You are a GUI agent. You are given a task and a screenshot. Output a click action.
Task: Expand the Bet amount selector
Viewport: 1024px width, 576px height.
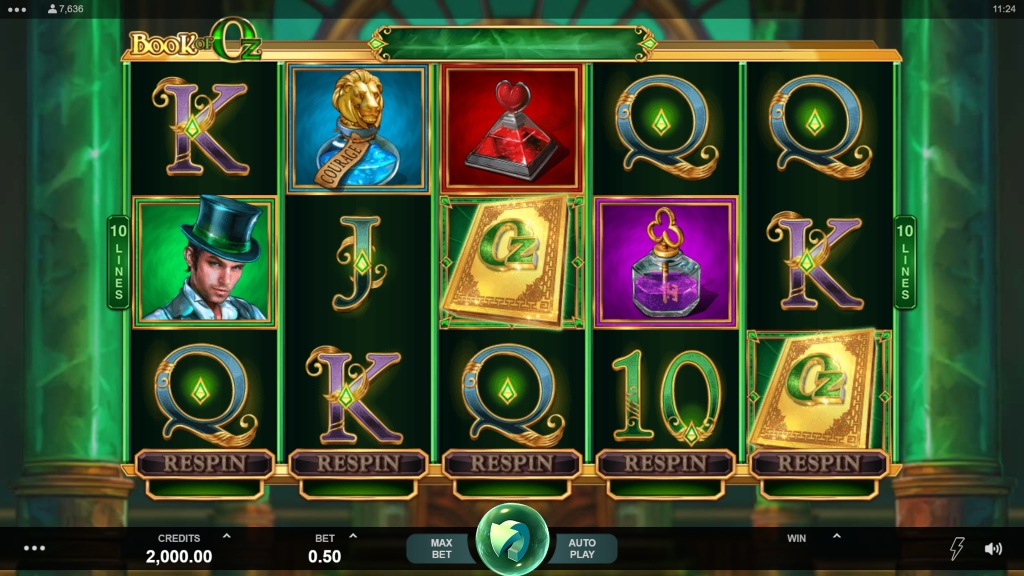point(353,537)
